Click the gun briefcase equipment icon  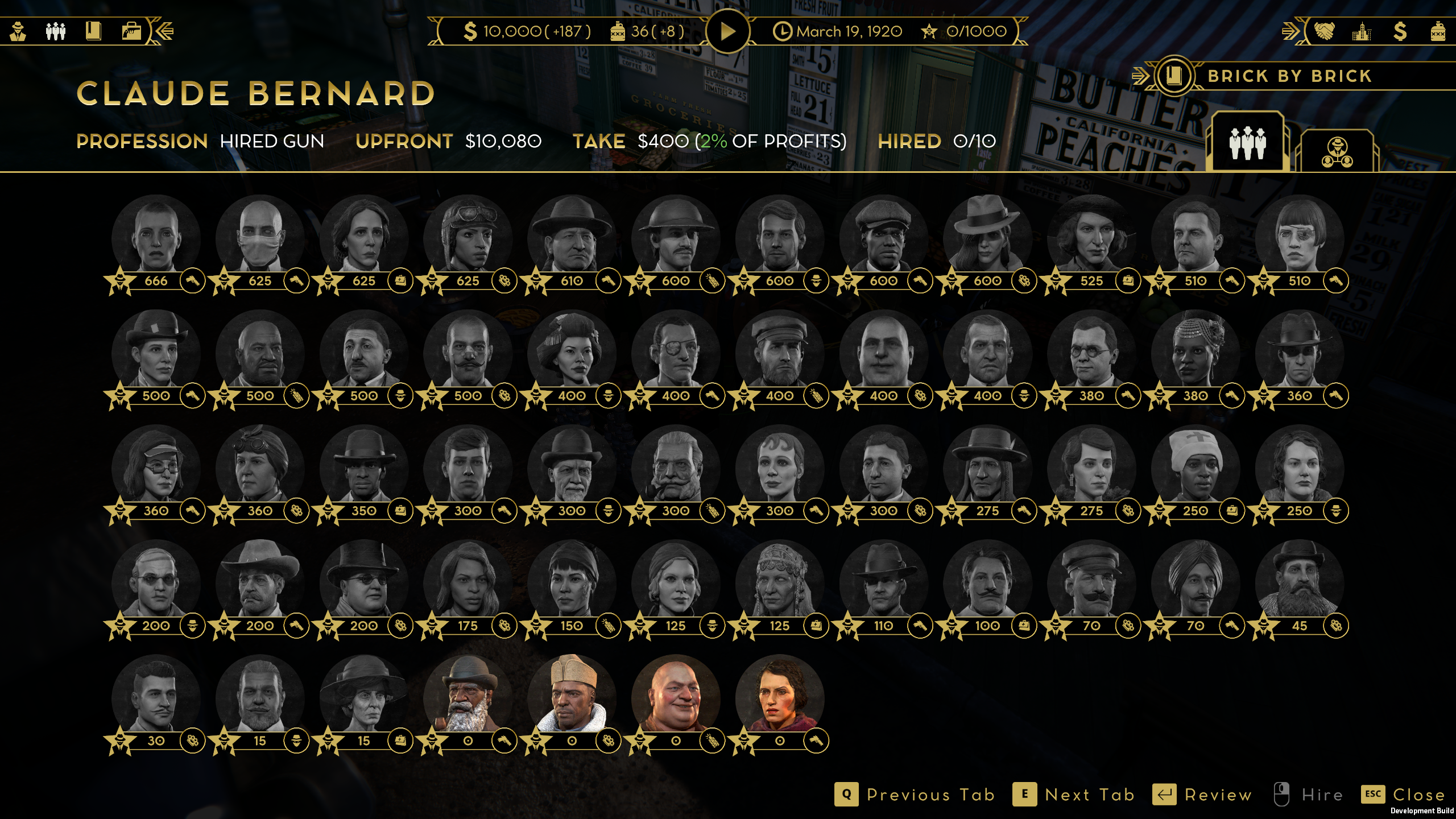133,31
